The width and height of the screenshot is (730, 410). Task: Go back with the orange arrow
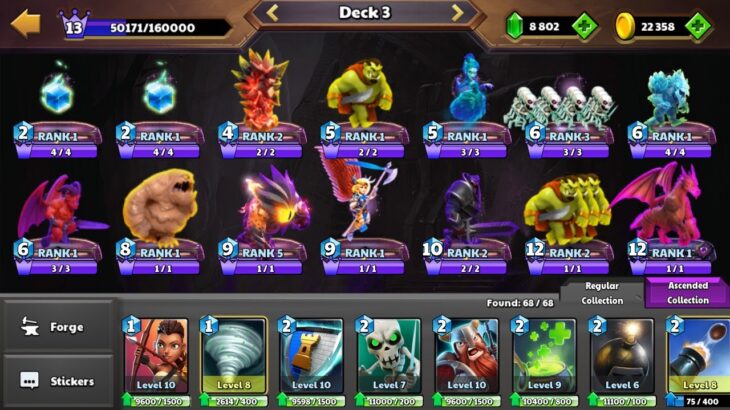[25, 22]
